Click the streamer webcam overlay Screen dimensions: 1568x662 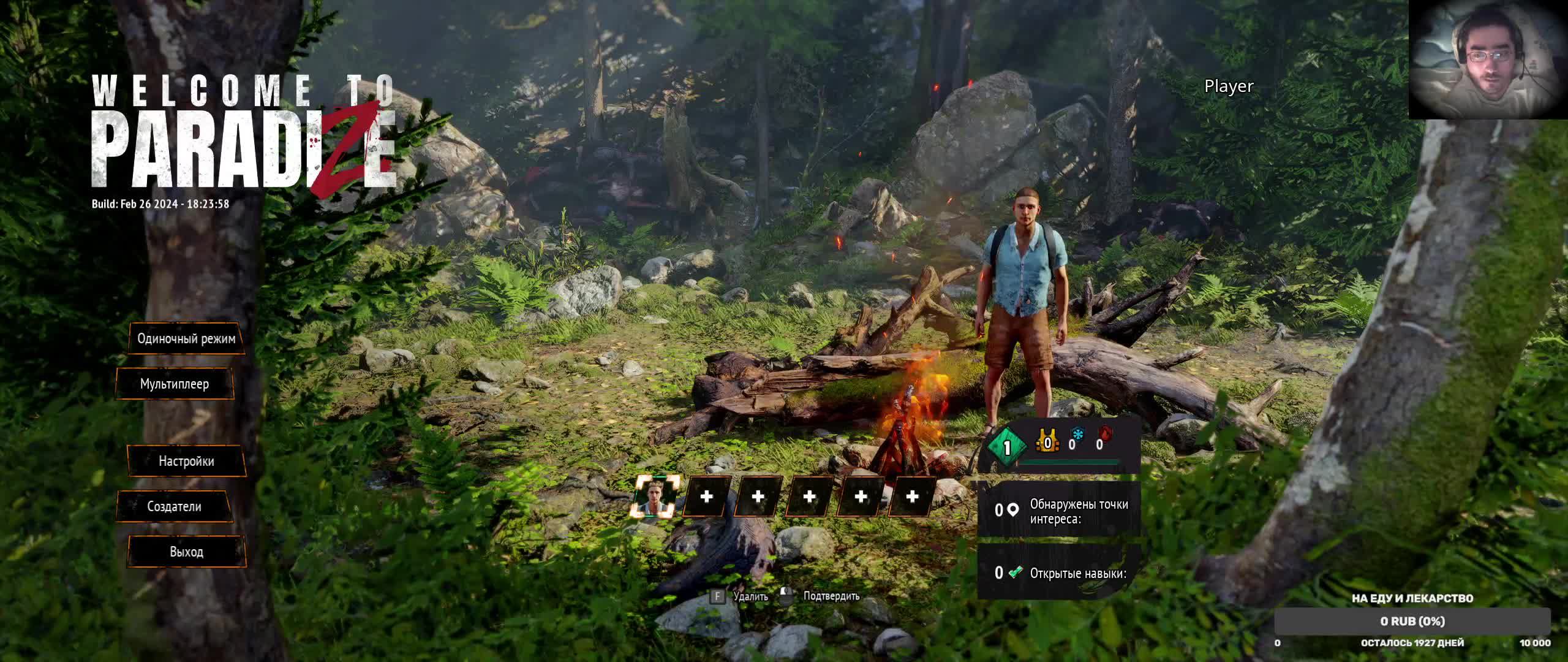1487,59
